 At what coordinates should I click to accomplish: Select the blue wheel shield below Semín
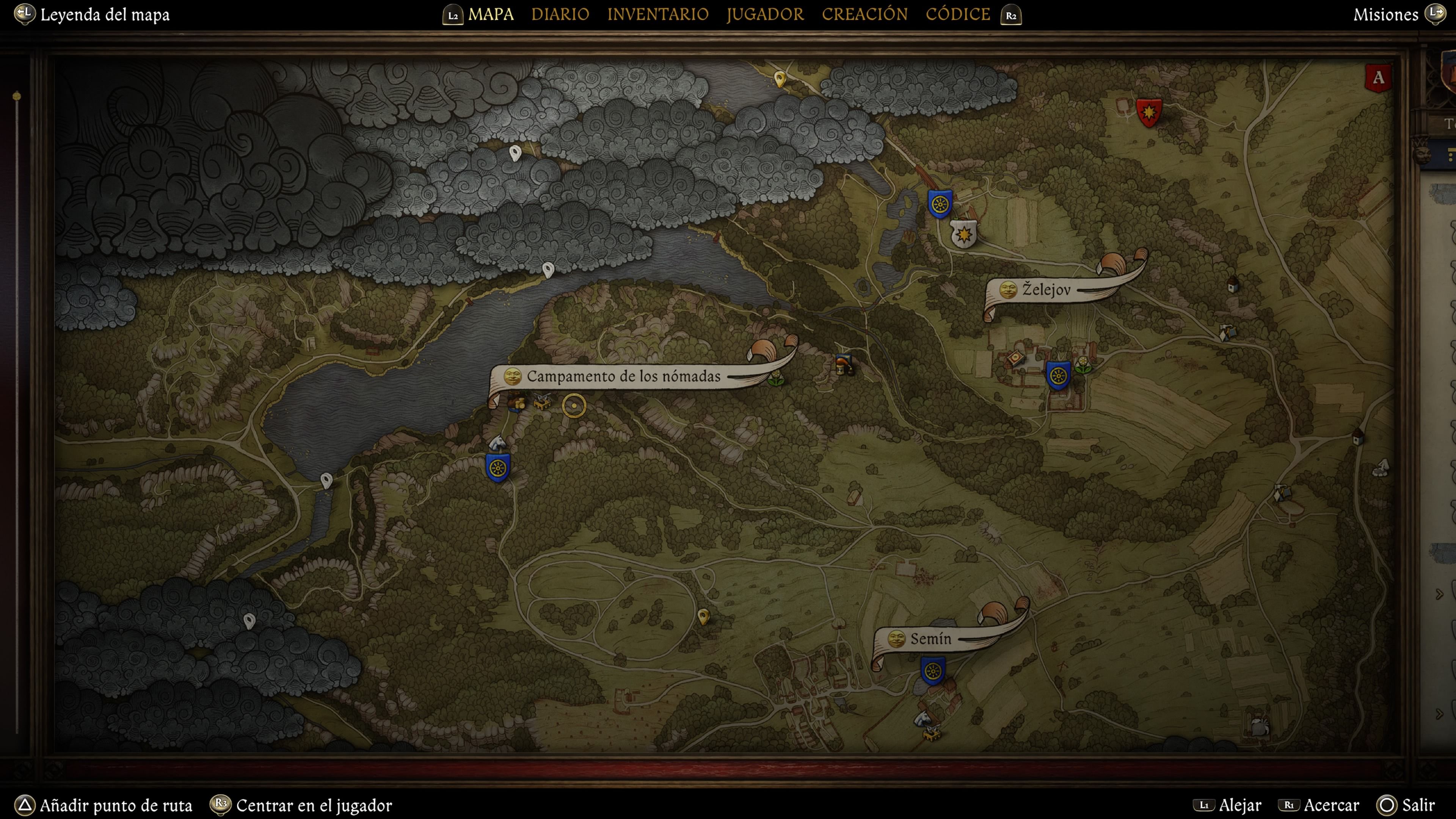[933, 671]
